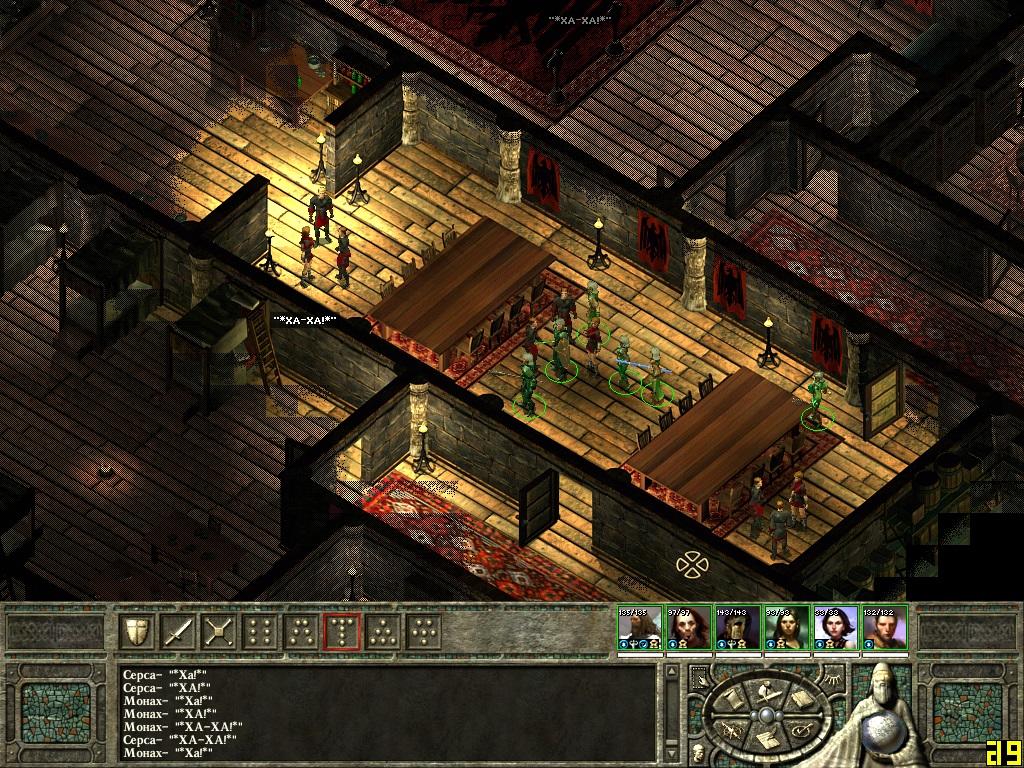
Task: Select the red-highlighted T-shaped formation
Action: 342,631
